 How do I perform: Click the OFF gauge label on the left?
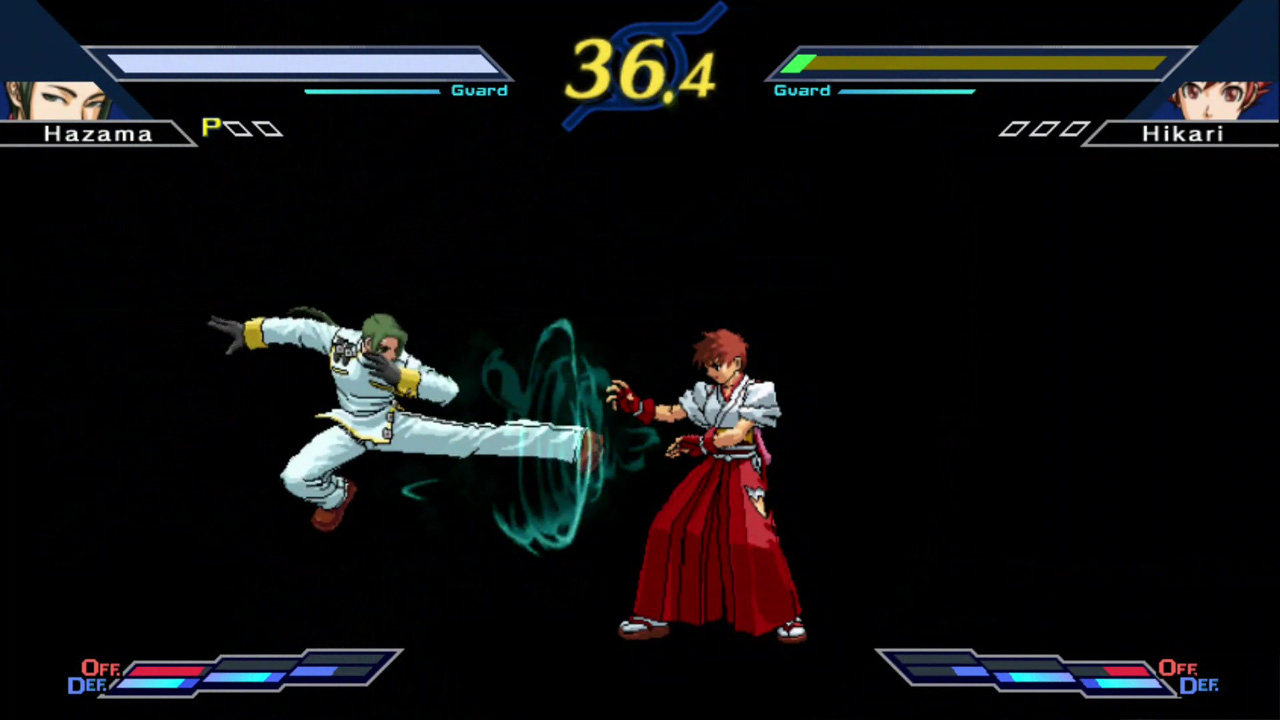click(x=99, y=668)
